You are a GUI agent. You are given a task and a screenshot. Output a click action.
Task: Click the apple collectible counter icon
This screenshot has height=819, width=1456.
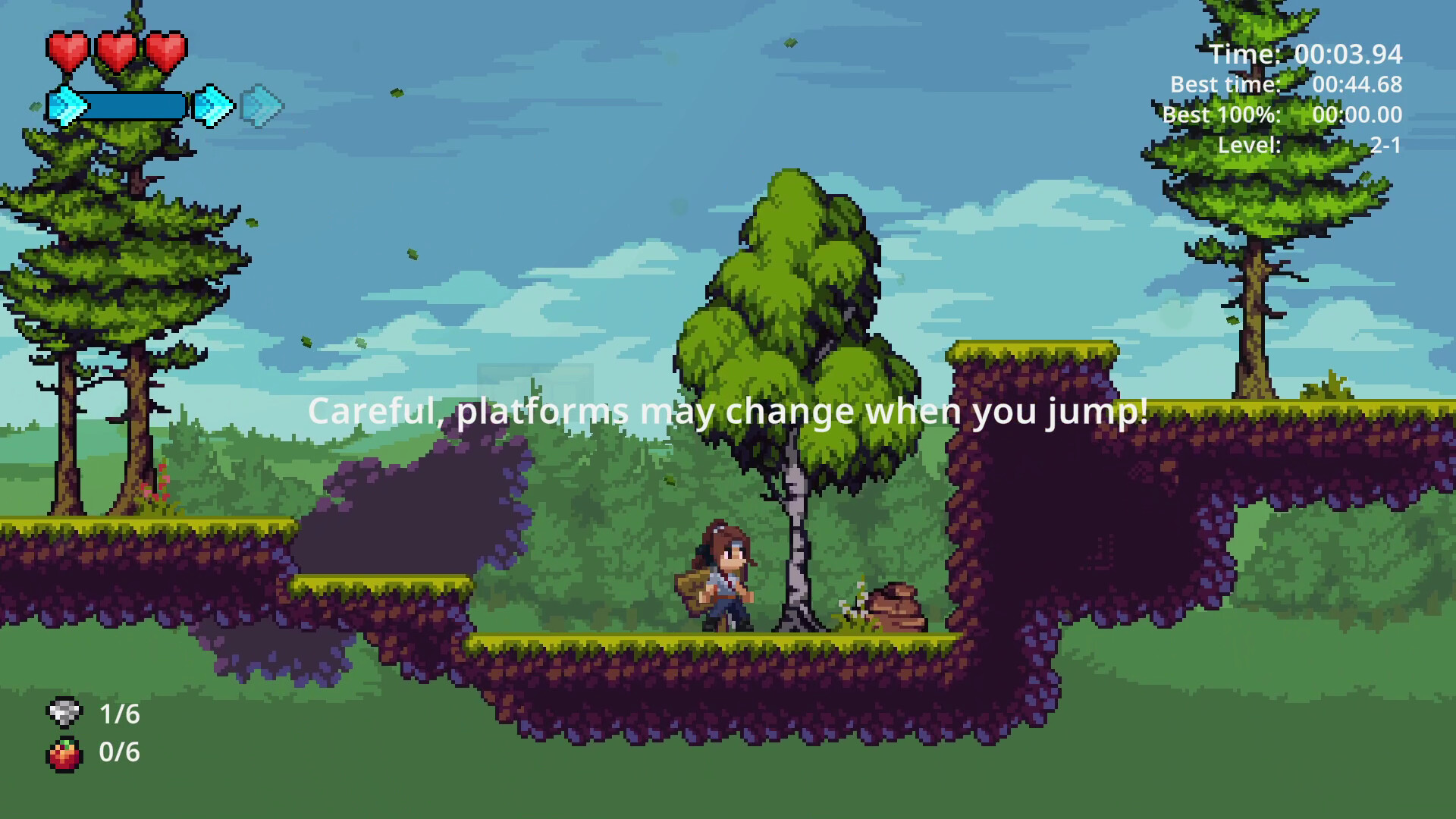(63, 754)
